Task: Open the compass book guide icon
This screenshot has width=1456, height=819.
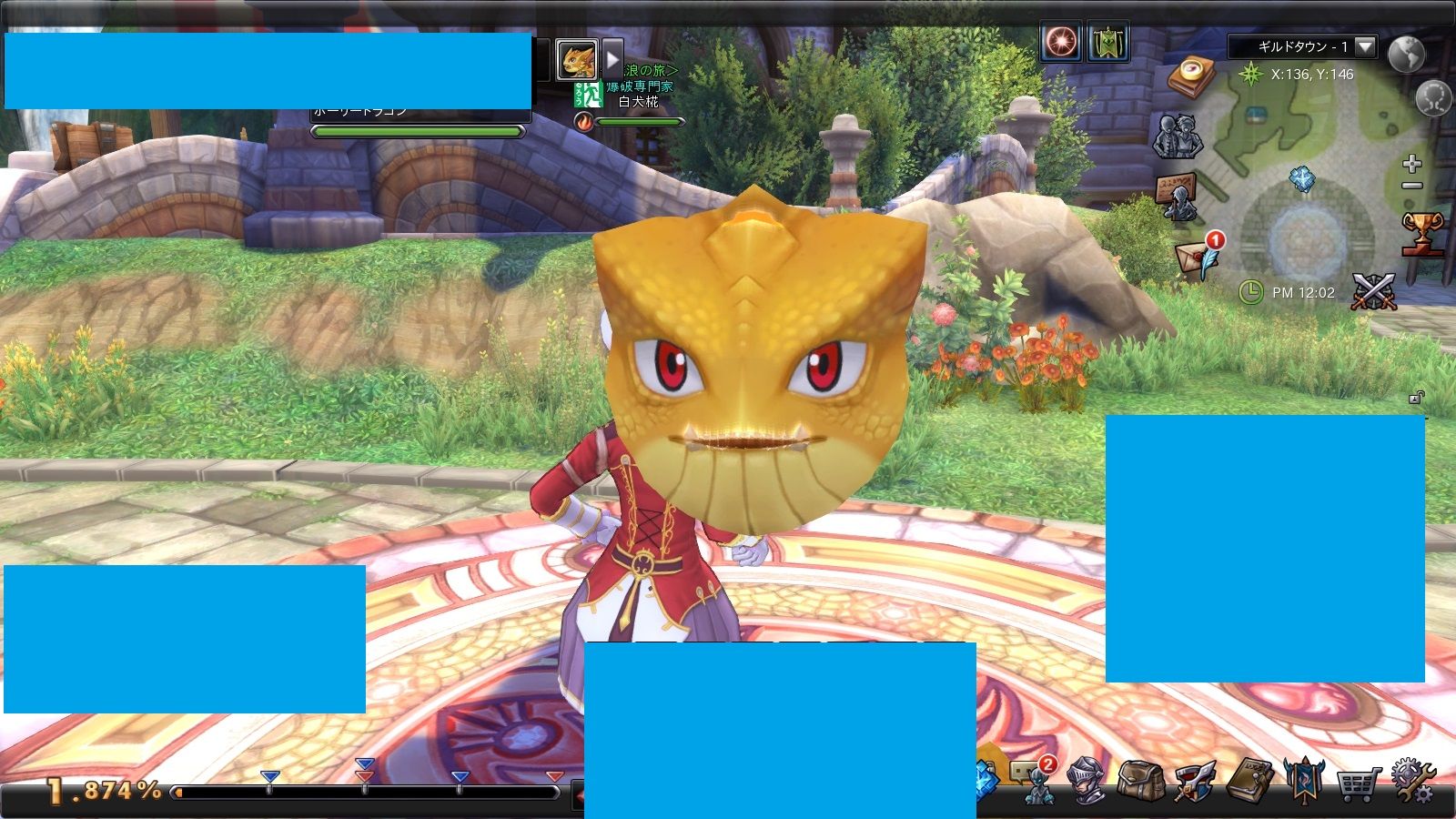Action: (x=1192, y=76)
